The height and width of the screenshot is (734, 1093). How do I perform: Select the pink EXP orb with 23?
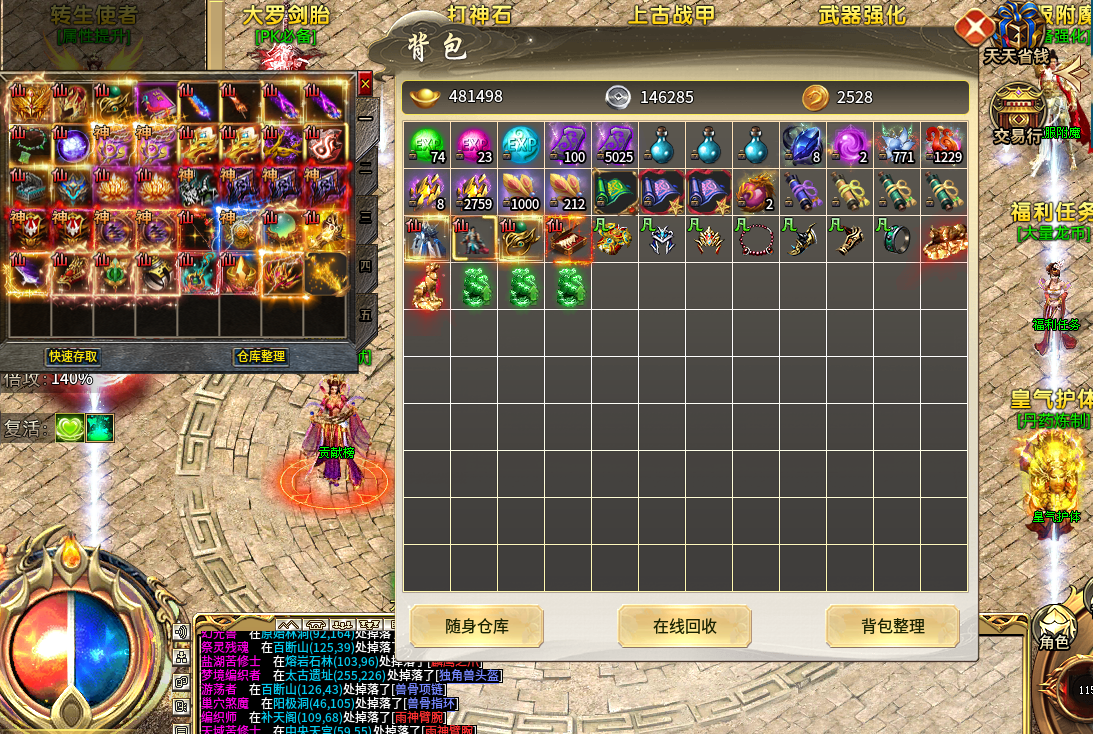(x=474, y=145)
